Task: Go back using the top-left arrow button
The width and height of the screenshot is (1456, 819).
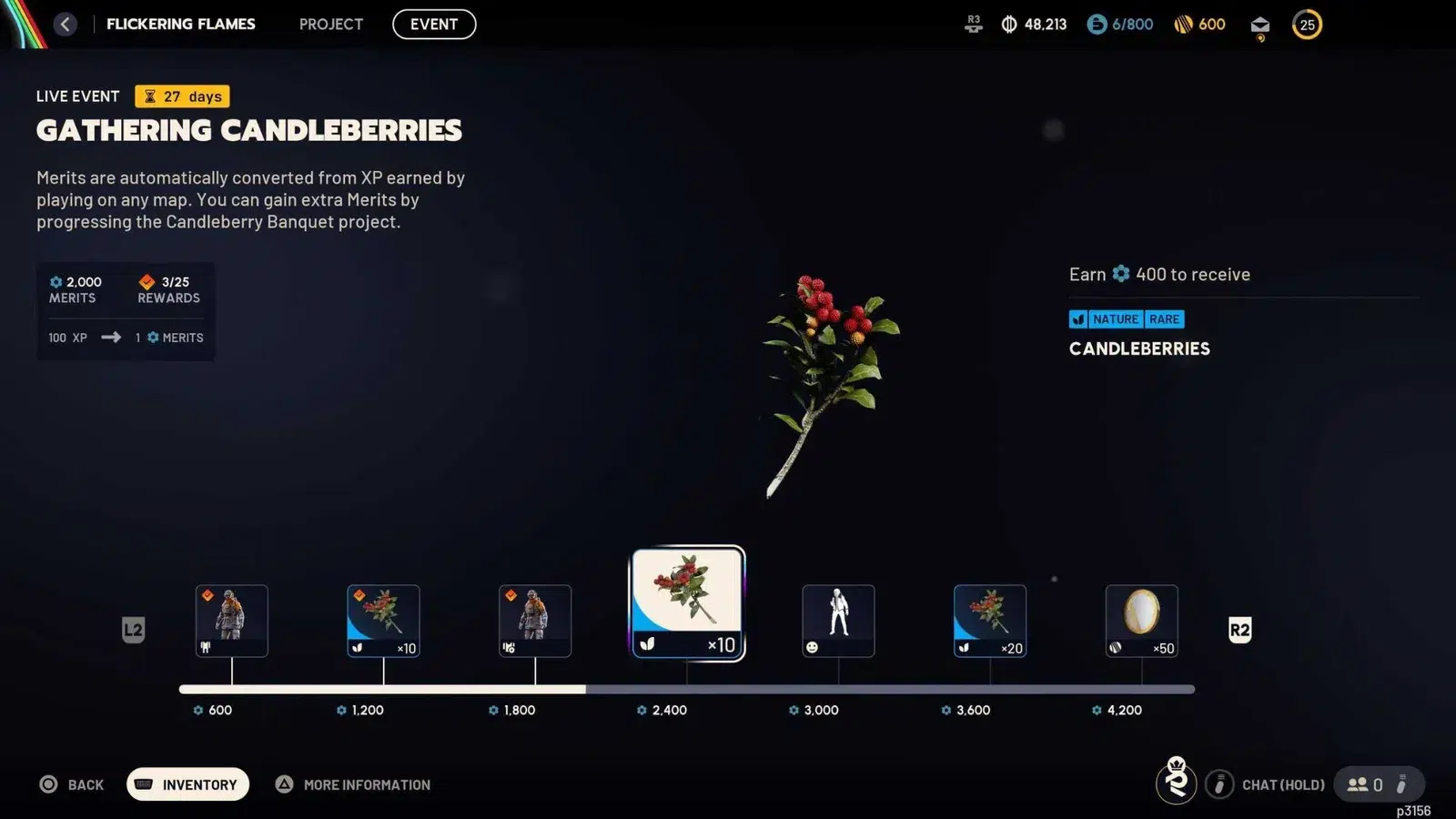Action: 65,25
